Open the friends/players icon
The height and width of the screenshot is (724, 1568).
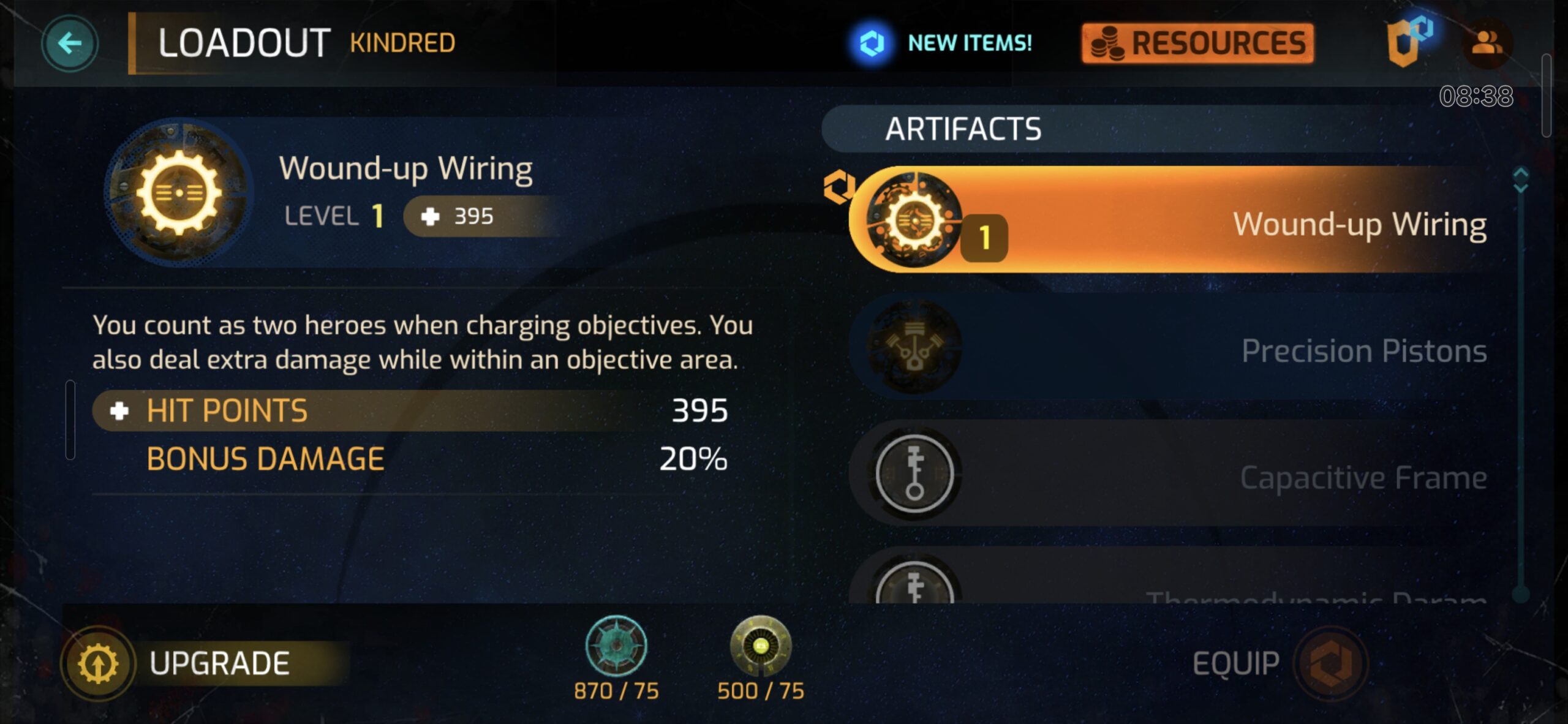click(1487, 43)
